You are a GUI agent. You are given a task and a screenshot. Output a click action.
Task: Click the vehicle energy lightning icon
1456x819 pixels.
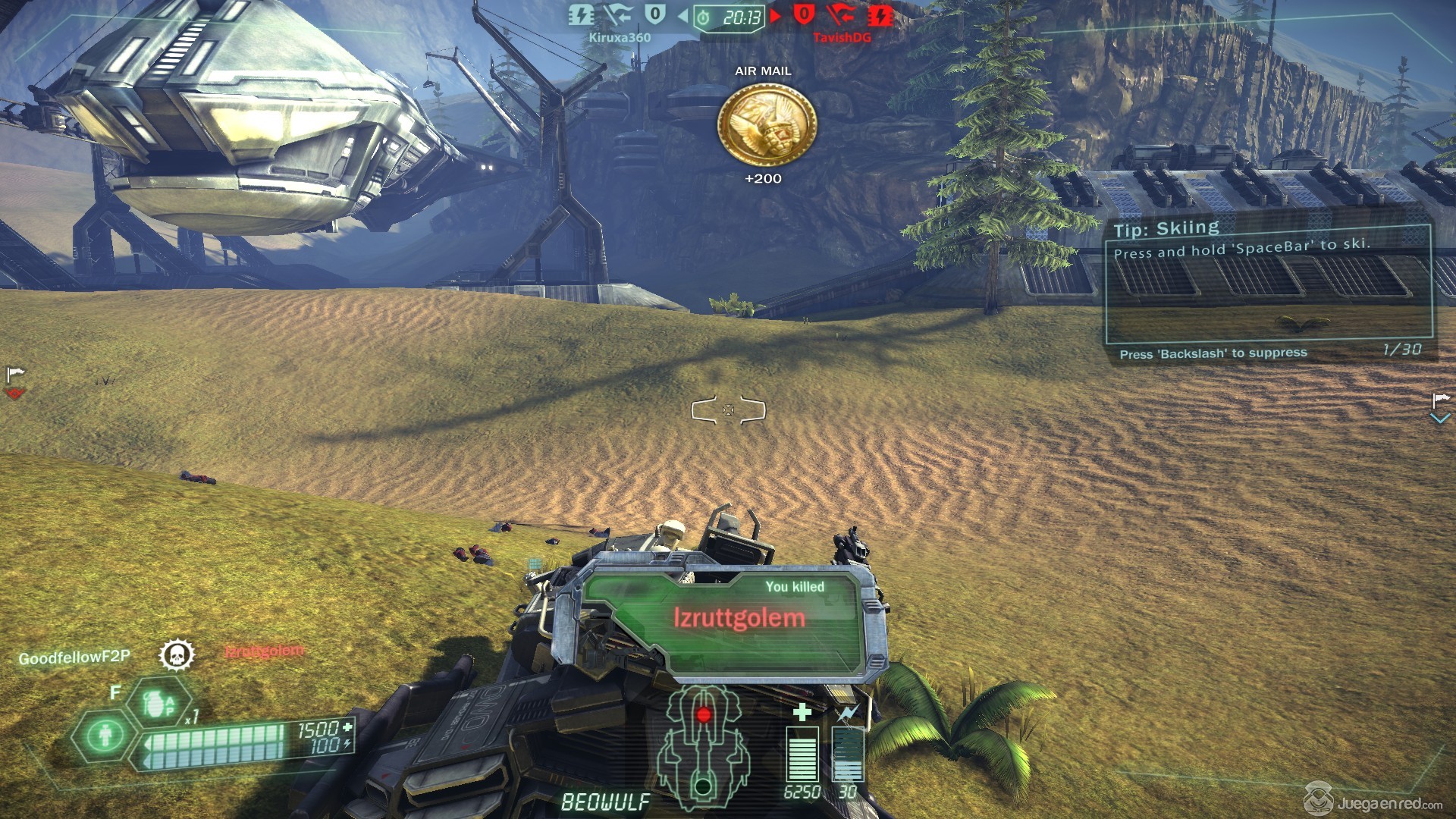(847, 713)
